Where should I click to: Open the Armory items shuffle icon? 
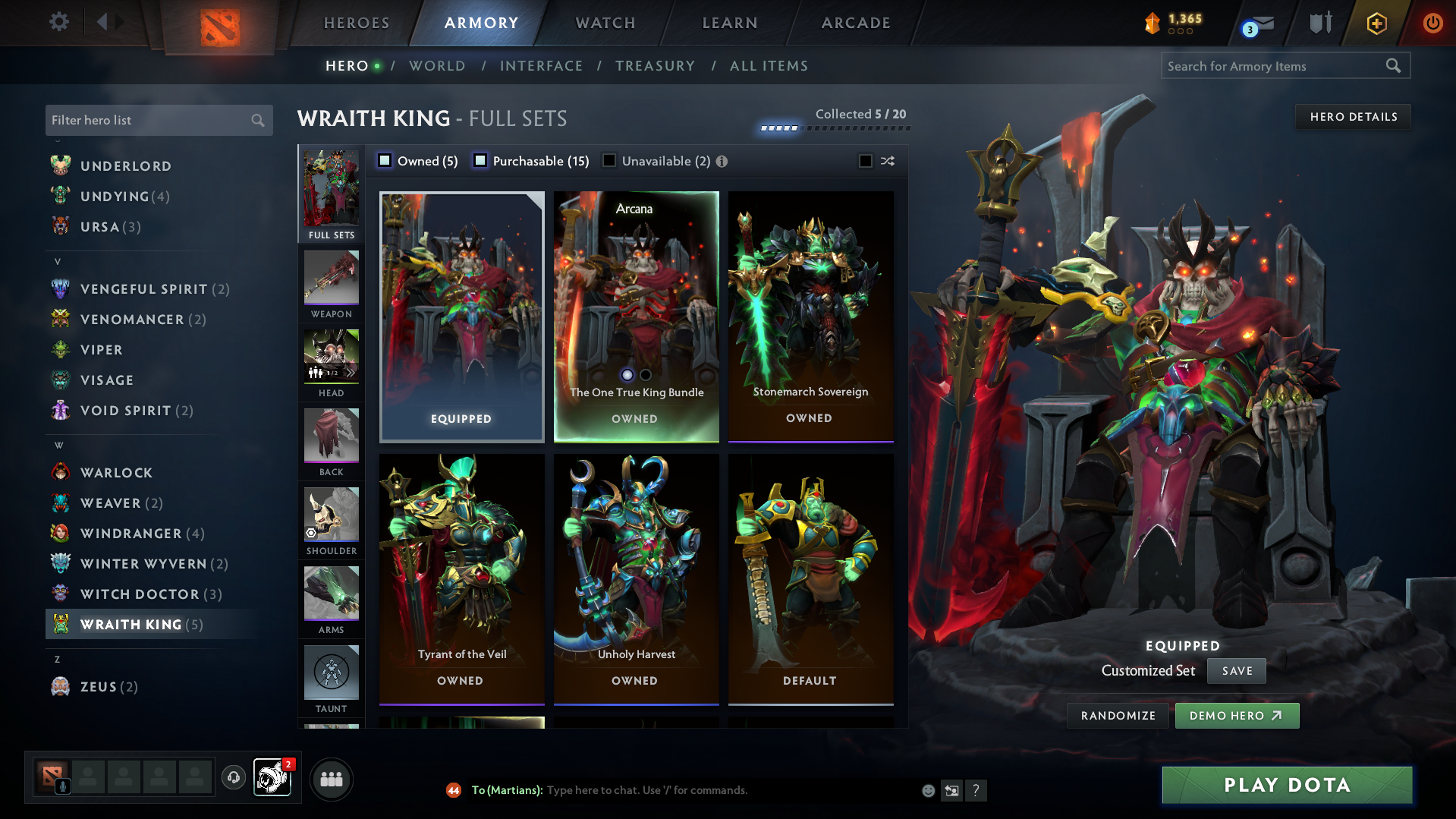coord(886,161)
